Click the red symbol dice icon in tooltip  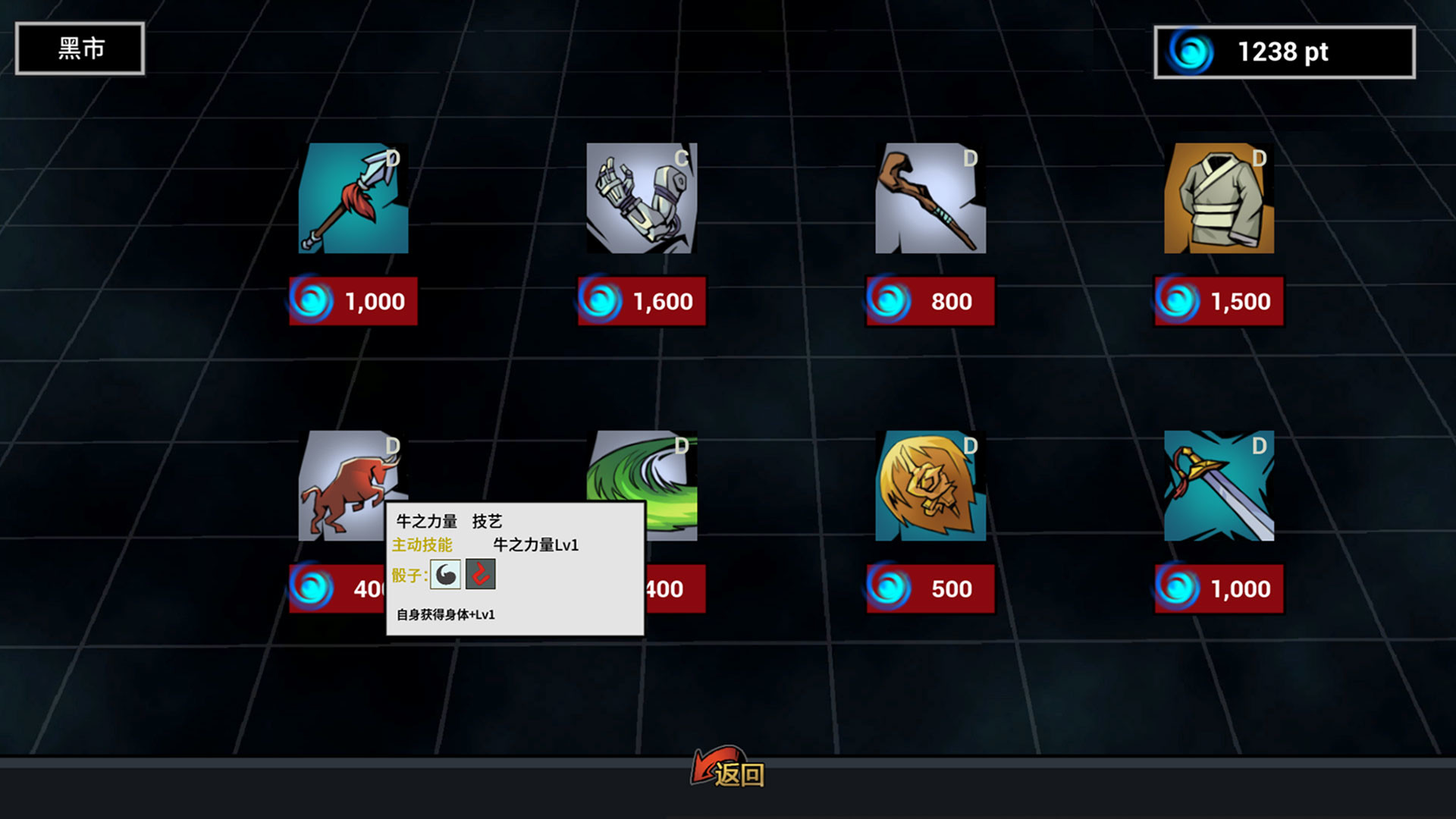click(x=482, y=574)
